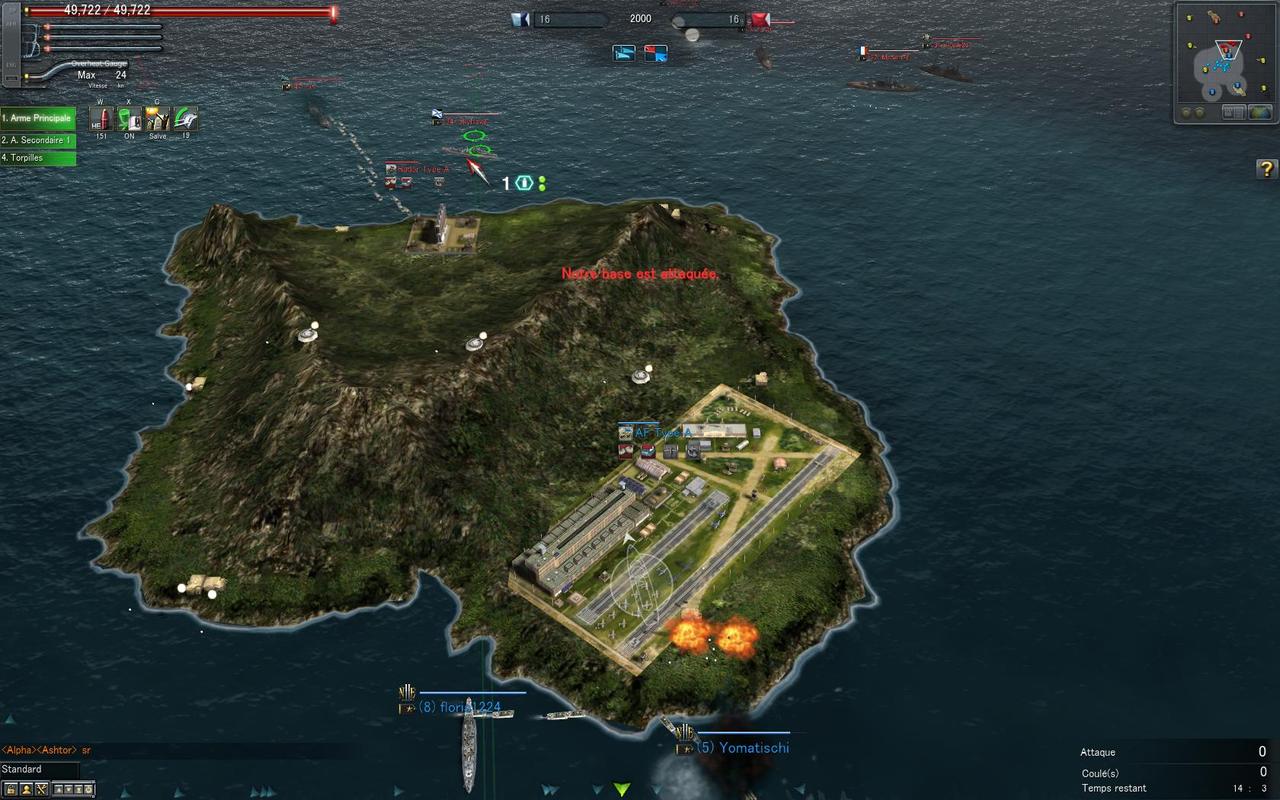Switch to A. Secondaire 1 weapons
Viewport: 1280px width, 800px height.
(38, 140)
